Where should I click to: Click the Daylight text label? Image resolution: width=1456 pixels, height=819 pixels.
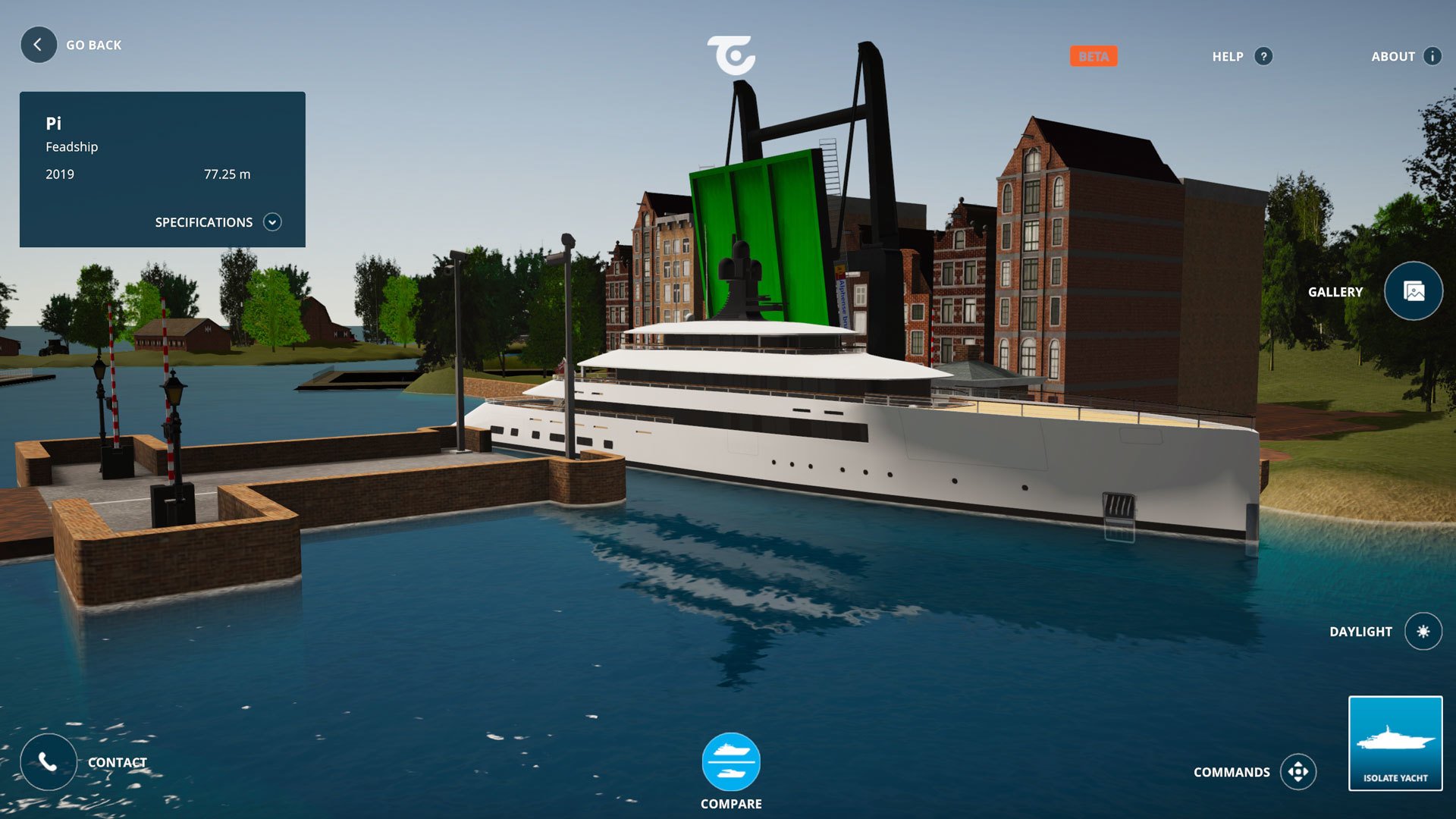pyautogui.click(x=1361, y=631)
